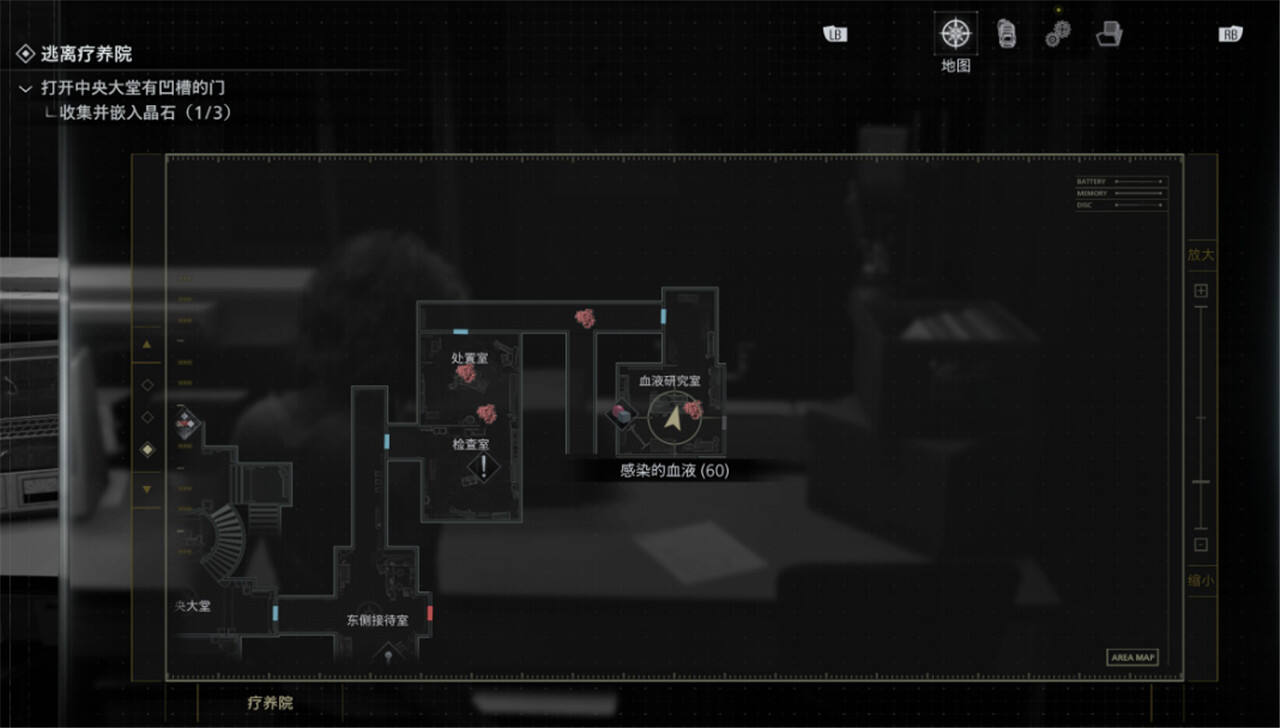Click the minus zoom-out button
This screenshot has height=728, width=1280.
1201,545
